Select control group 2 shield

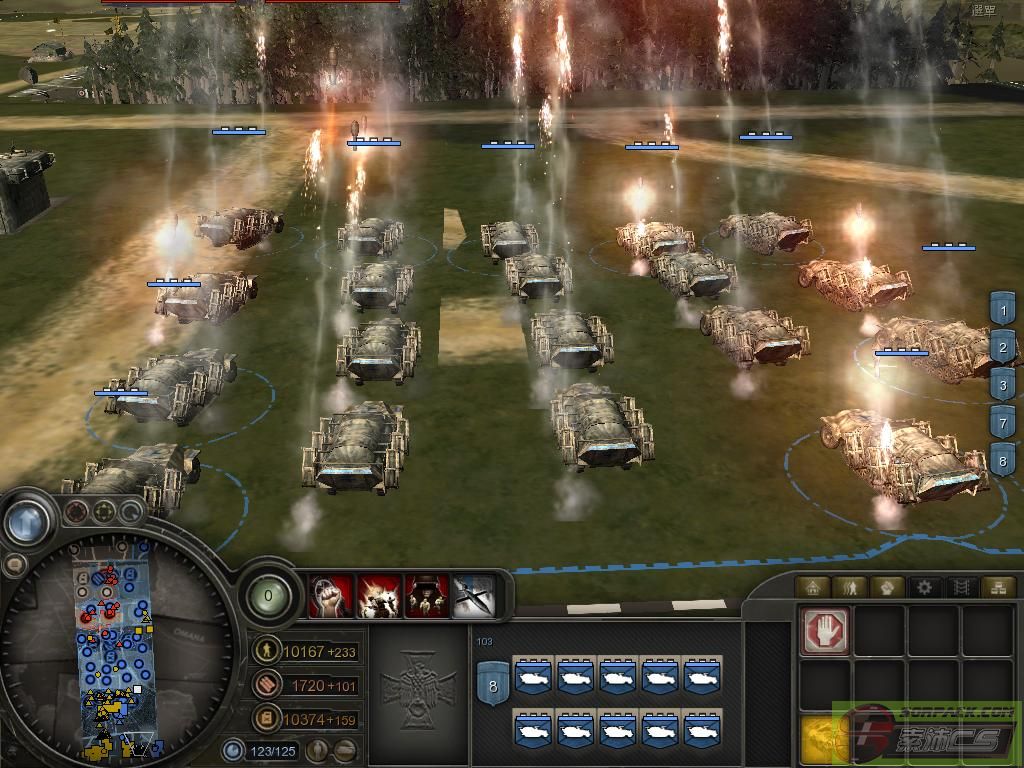point(1002,347)
